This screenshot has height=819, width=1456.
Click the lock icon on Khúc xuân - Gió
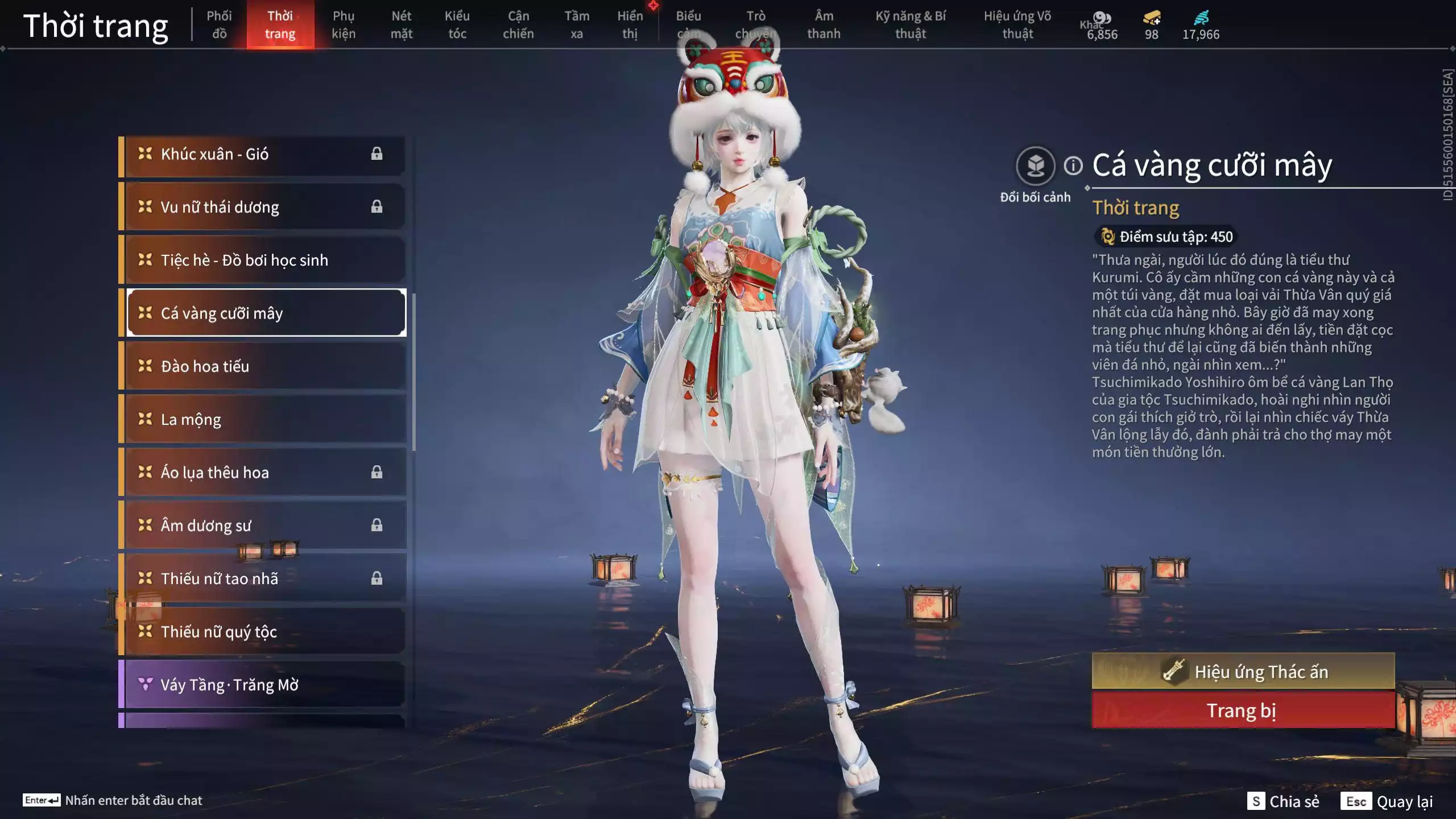click(377, 154)
